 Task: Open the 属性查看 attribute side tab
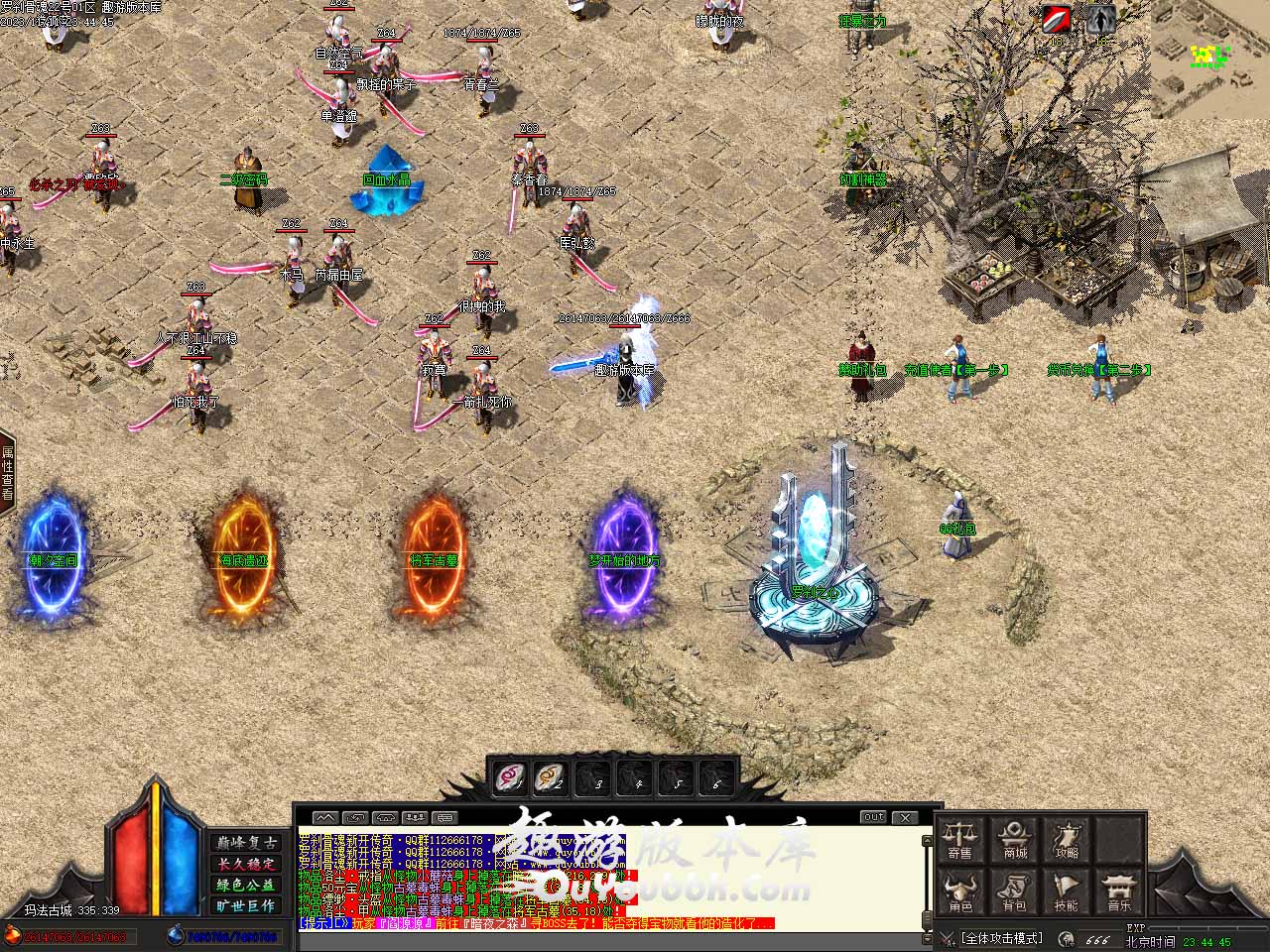coord(7,472)
